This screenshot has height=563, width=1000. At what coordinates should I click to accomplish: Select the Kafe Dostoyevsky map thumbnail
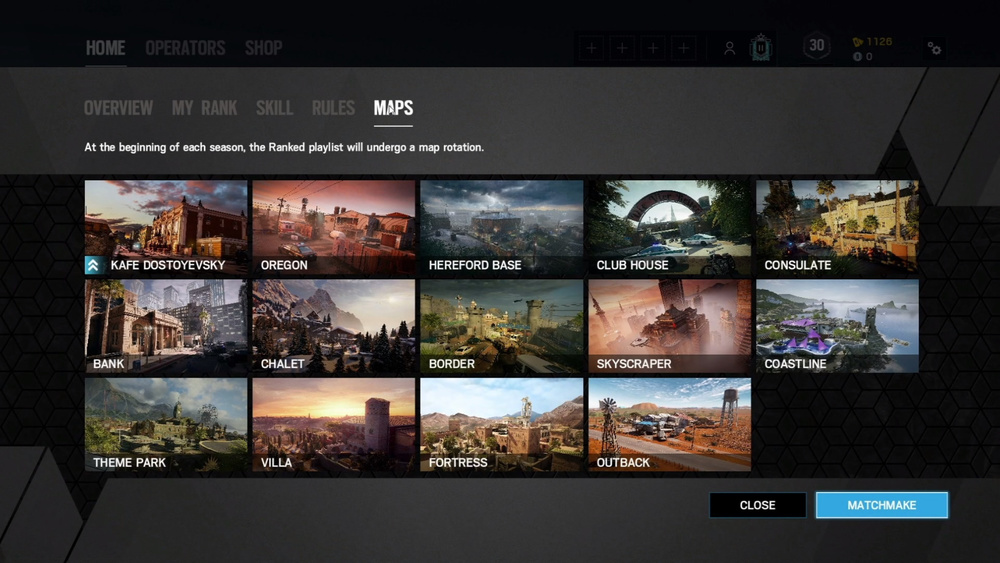[x=166, y=228]
